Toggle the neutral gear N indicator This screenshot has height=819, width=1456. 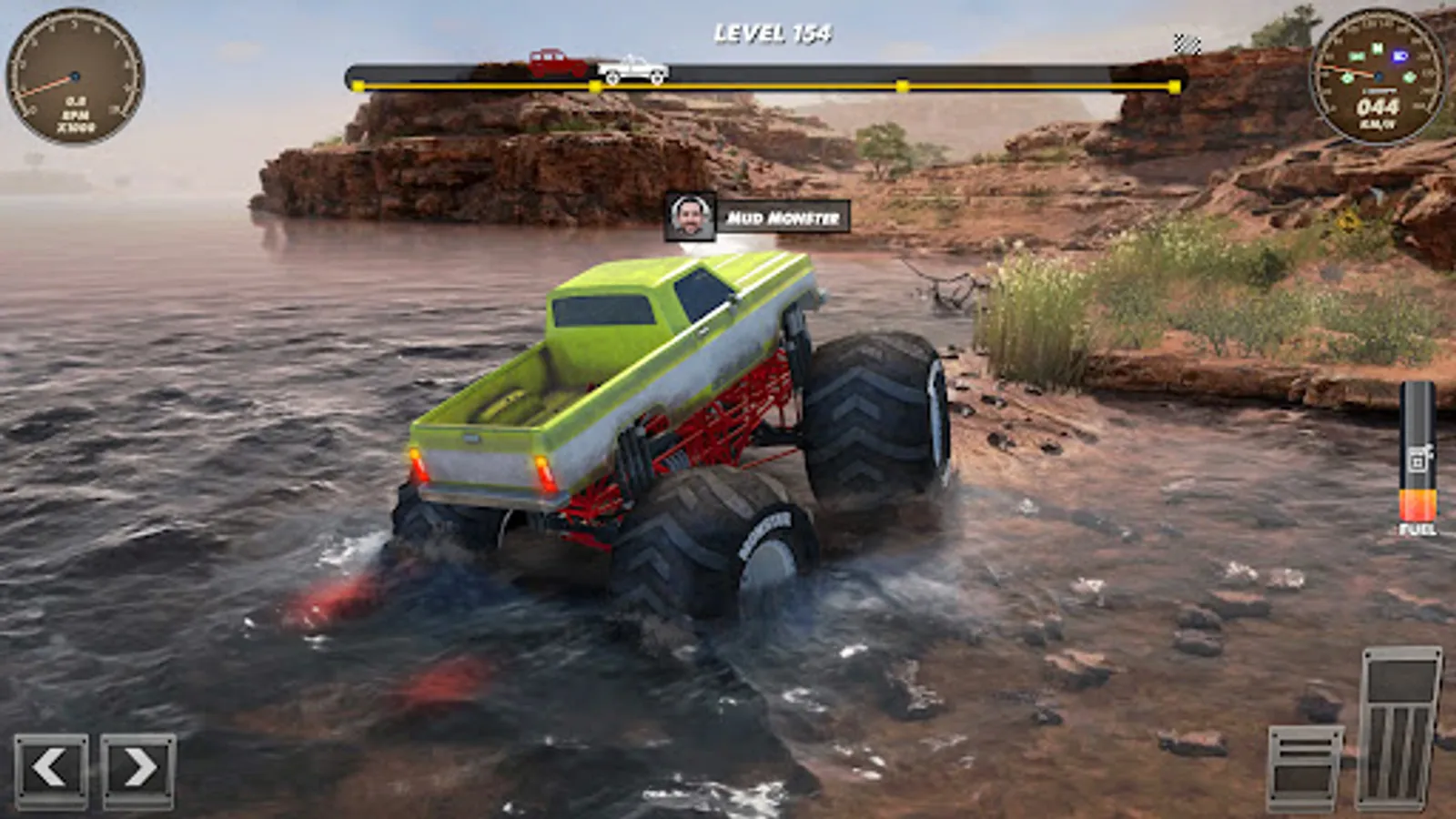click(x=1378, y=48)
